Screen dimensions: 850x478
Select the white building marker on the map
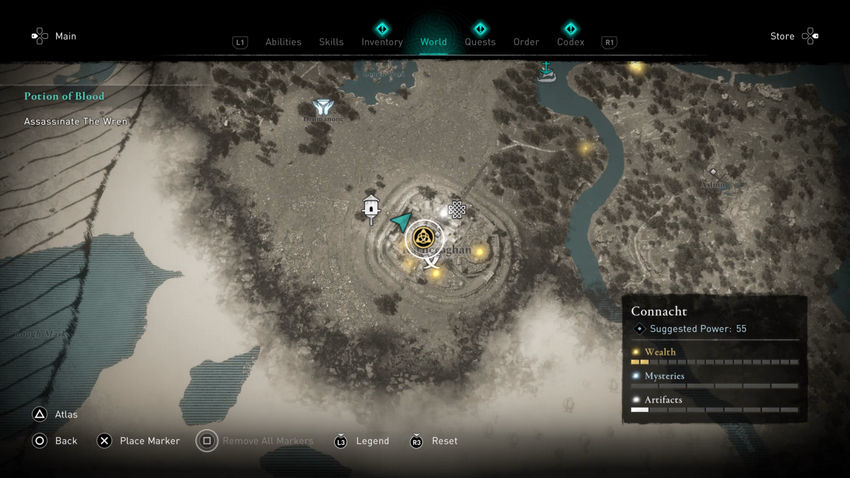click(x=372, y=207)
